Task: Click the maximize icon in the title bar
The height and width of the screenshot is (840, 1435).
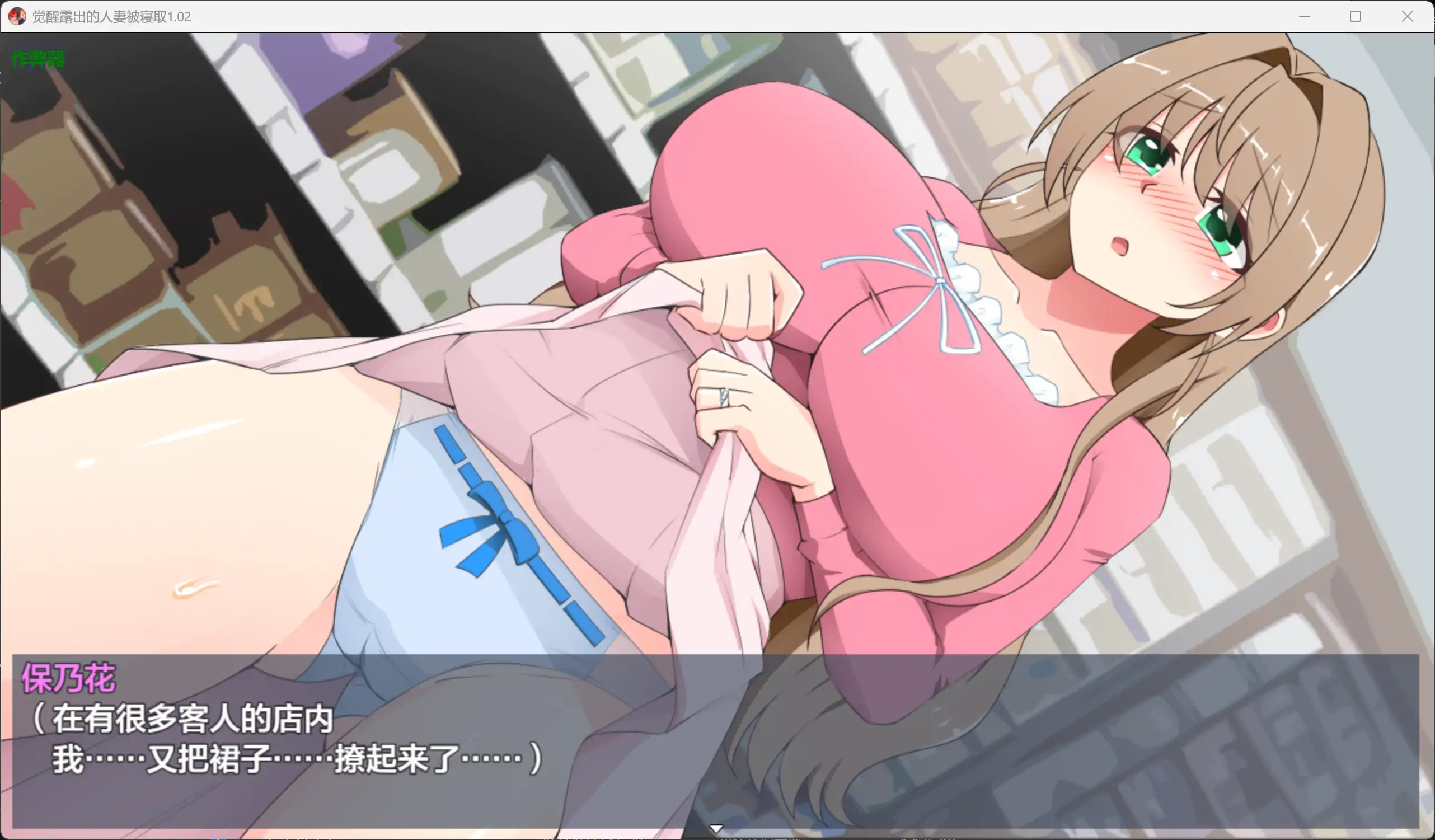Action: tap(1356, 17)
